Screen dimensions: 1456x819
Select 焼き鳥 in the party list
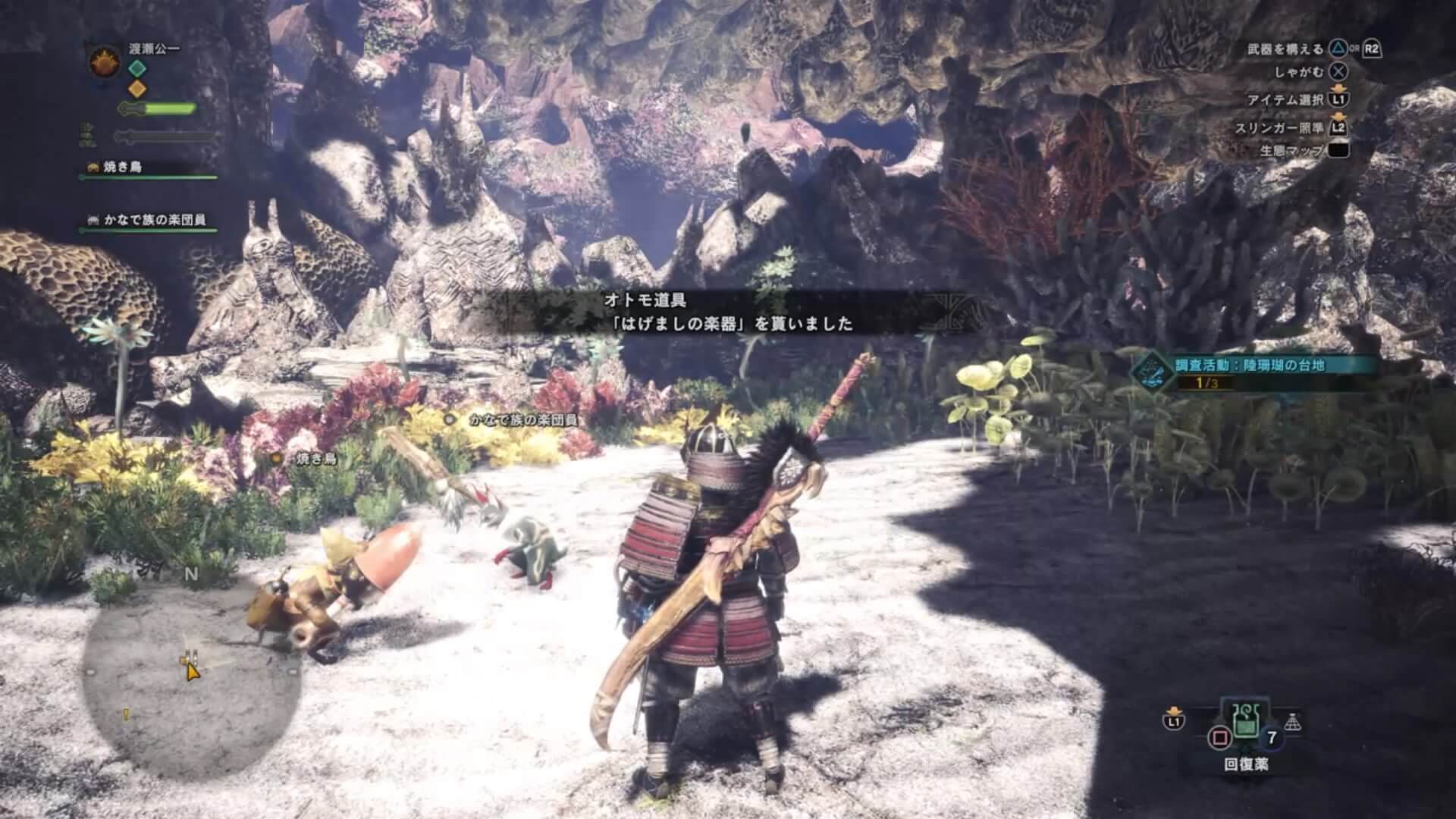(x=122, y=167)
